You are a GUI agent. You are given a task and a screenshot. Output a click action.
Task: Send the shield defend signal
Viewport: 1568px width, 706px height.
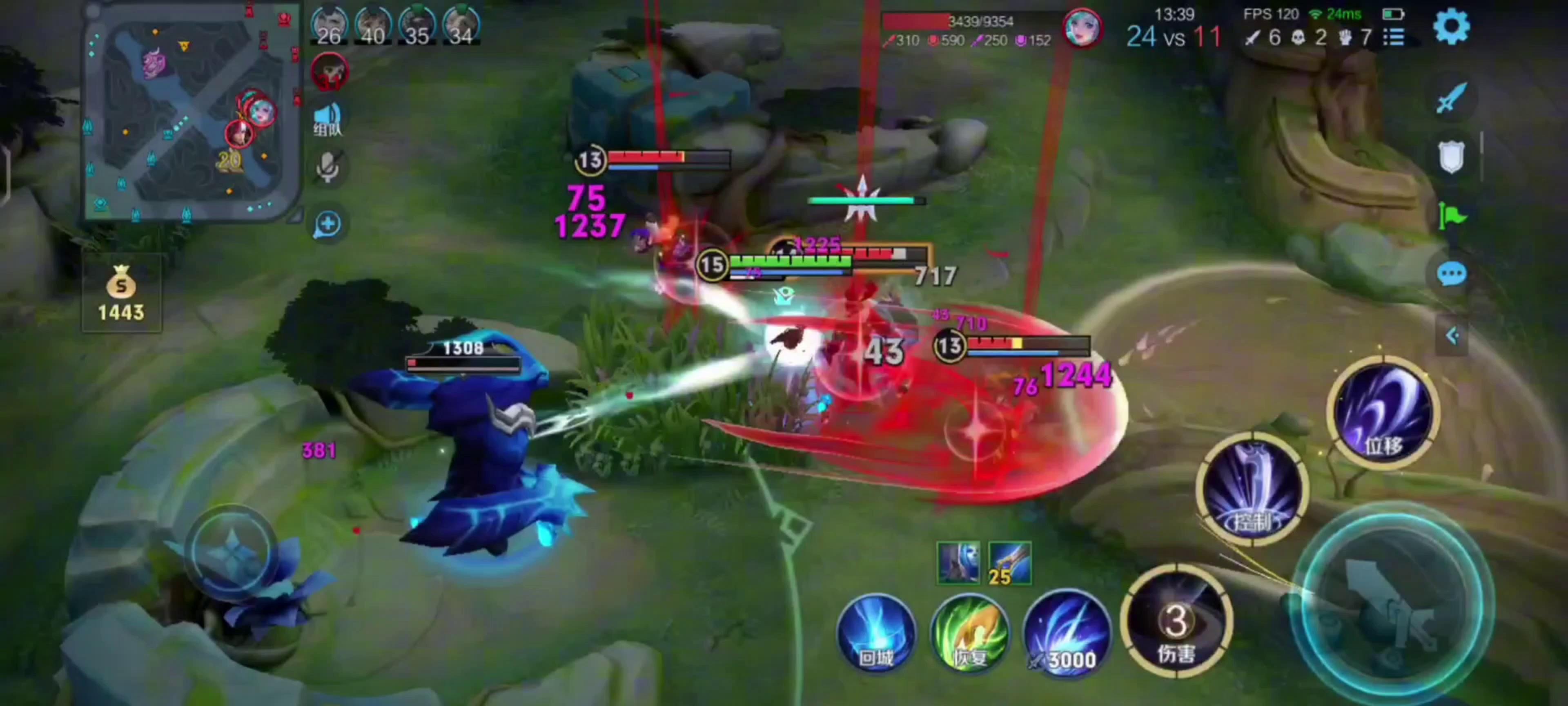click(1451, 157)
